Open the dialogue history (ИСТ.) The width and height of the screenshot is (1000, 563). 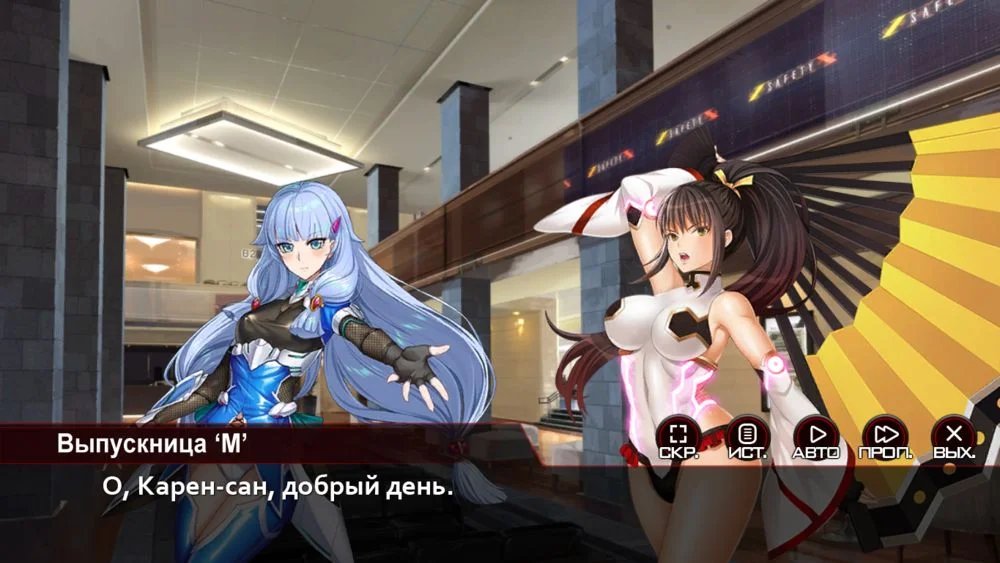(747, 436)
